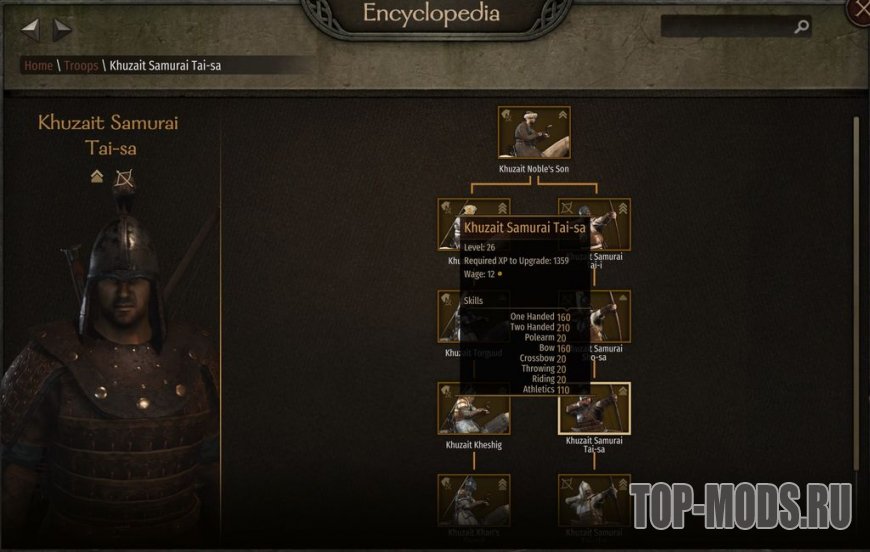The width and height of the screenshot is (870, 552).
Task: Select the Khuzait Noble's Son troop node
Action: pos(534,133)
